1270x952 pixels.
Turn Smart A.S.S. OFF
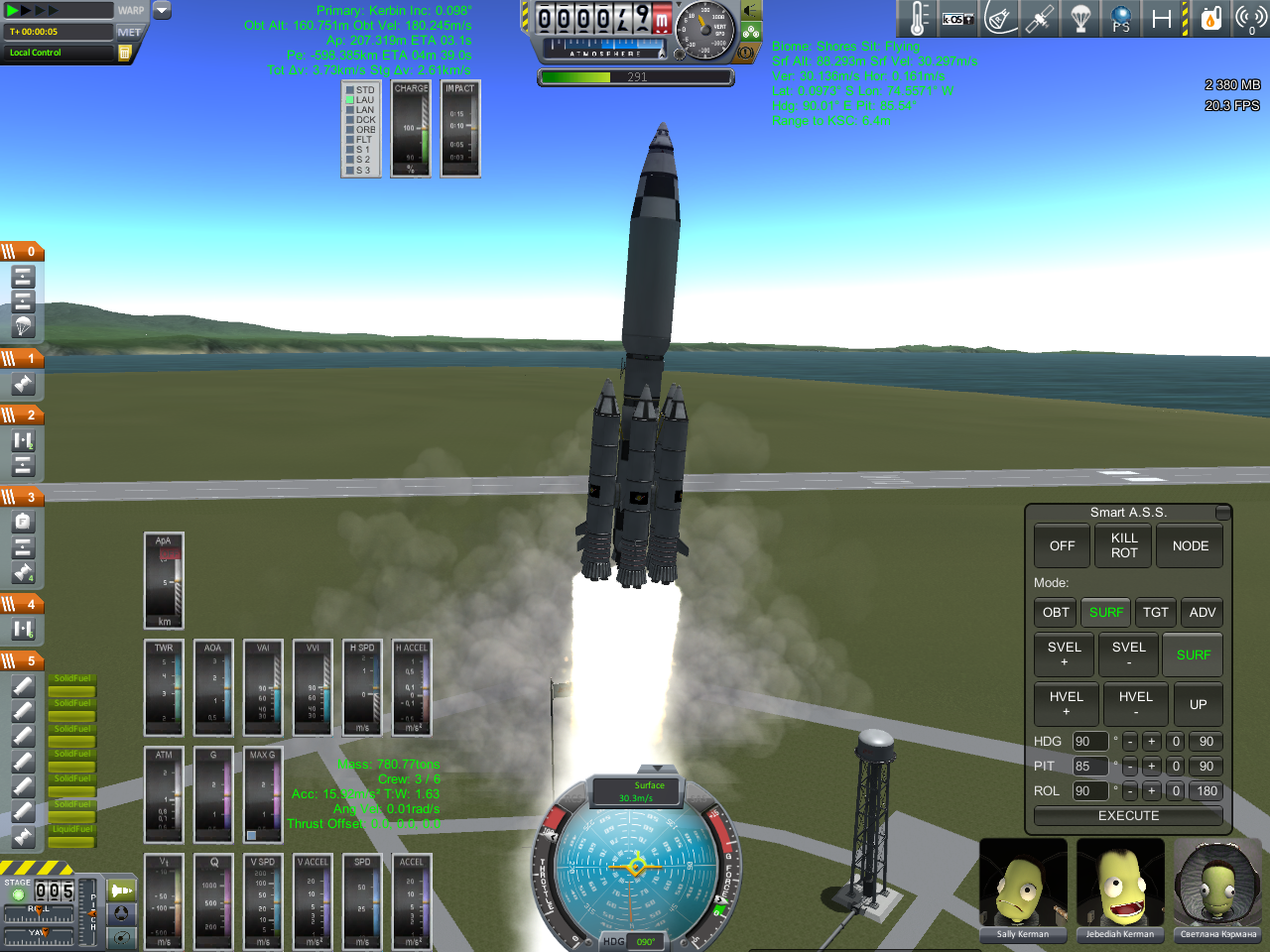pos(1062,546)
